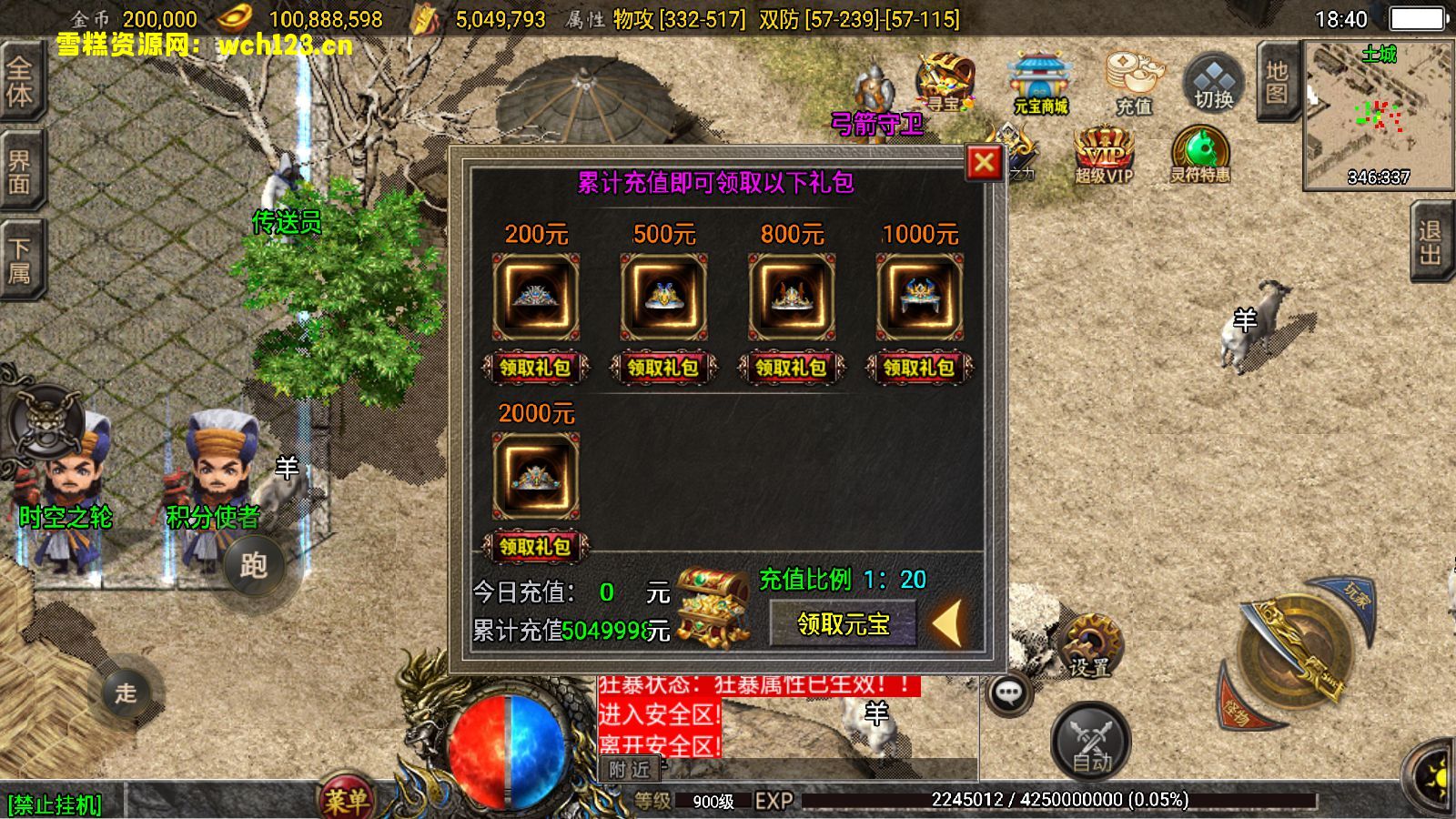The height and width of the screenshot is (819, 1456).
Task: Claim the 800元 gift pack
Action: 791,368
